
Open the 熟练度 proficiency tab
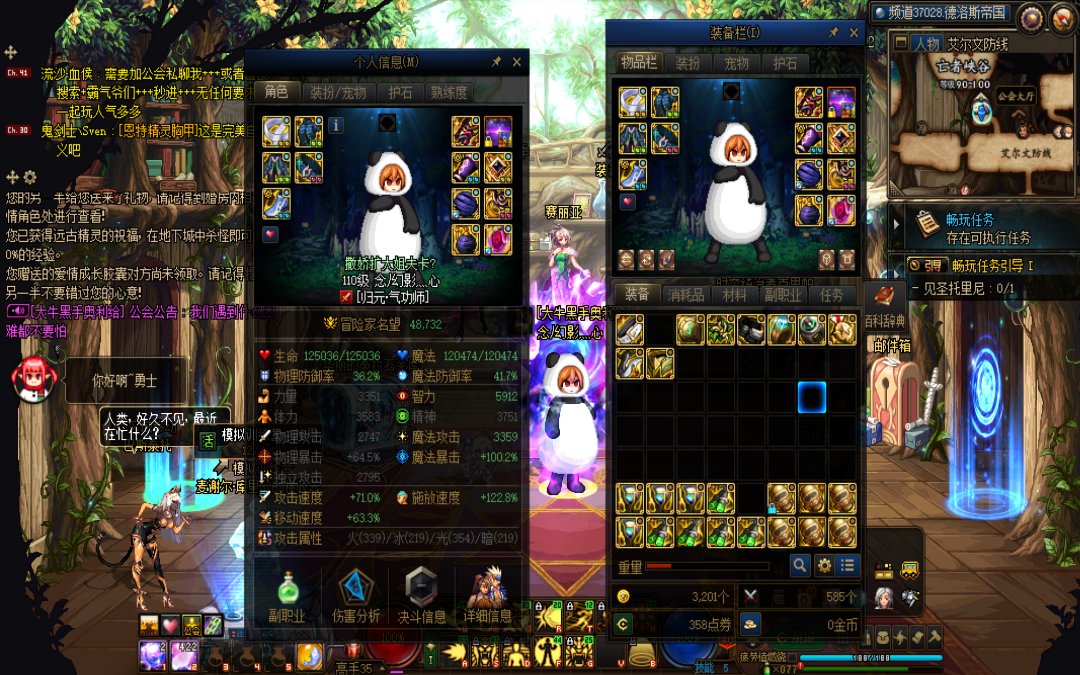[448, 92]
